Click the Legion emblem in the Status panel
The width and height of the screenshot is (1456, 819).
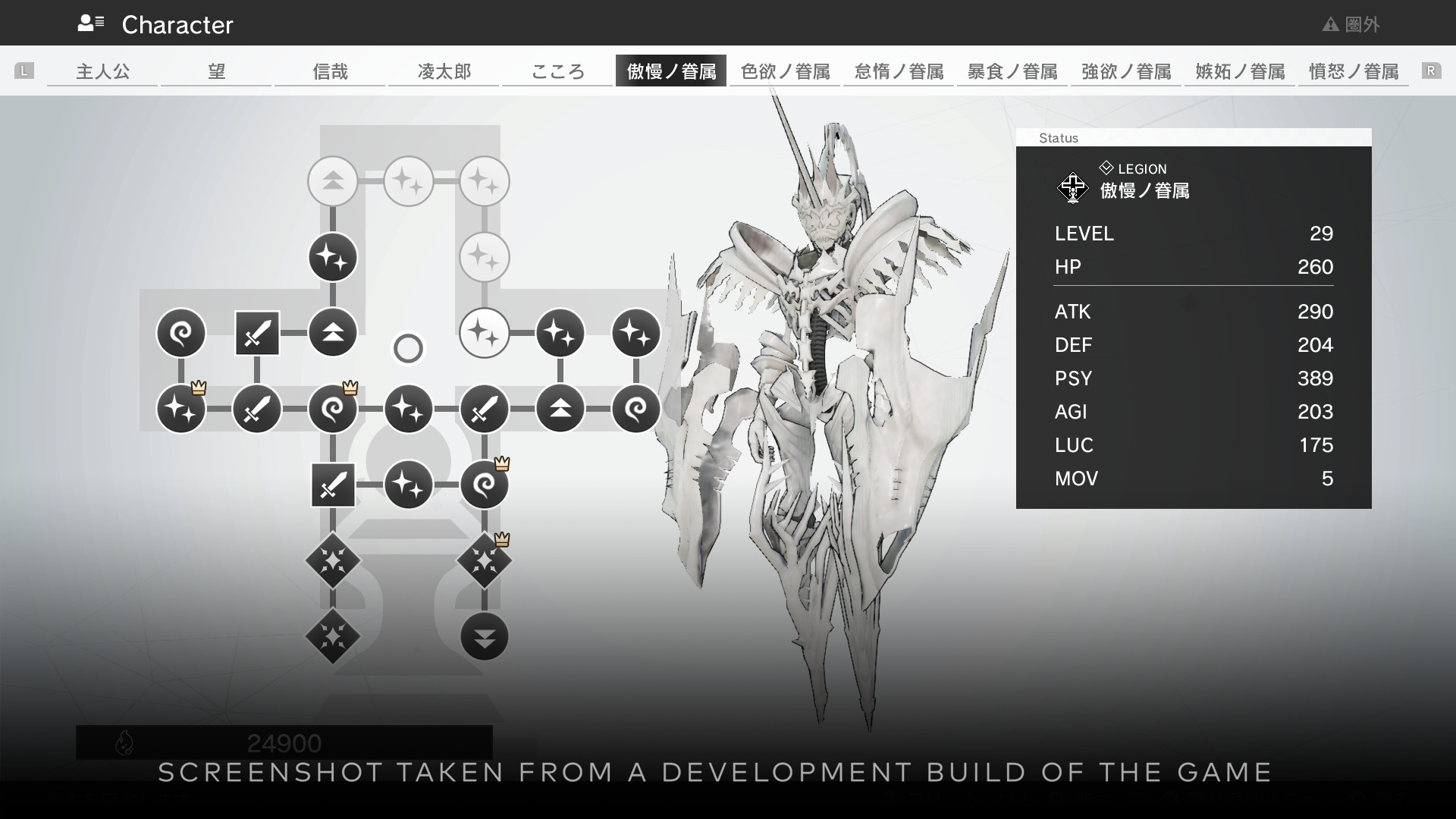click(1072, 188)
